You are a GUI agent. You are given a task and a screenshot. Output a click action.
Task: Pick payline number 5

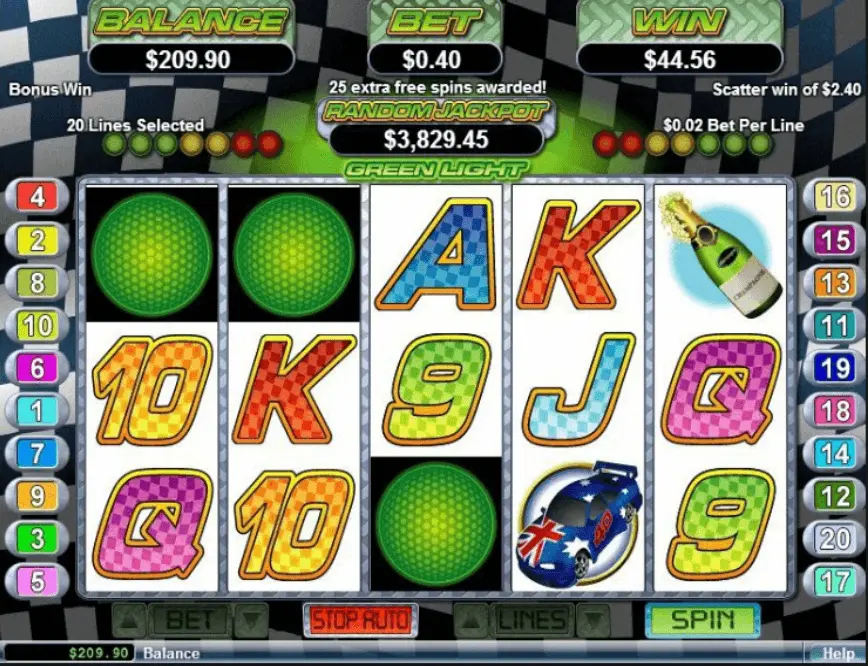point(37,580)
